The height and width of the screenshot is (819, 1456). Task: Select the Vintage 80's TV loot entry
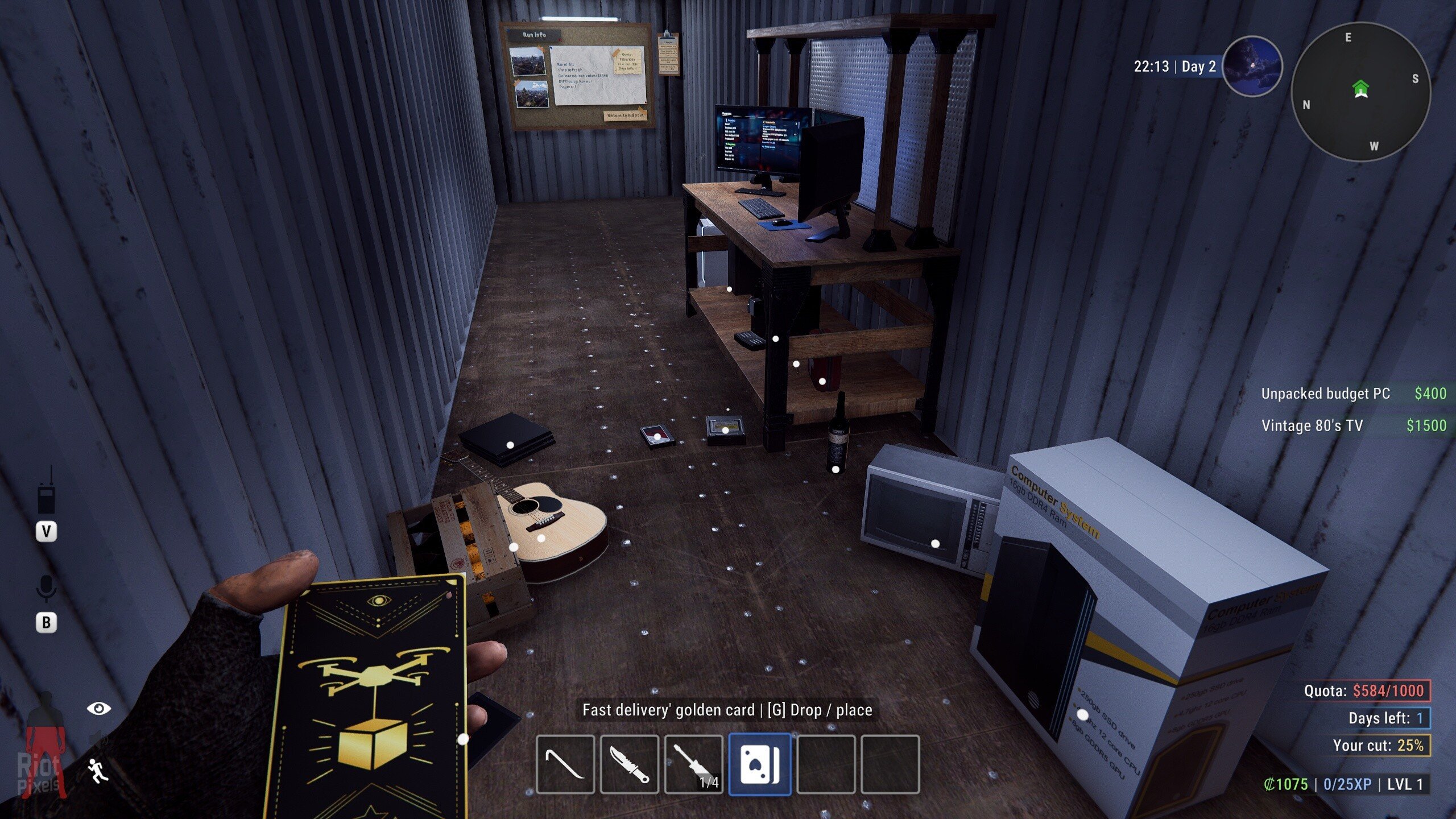tap(1352, 425)
